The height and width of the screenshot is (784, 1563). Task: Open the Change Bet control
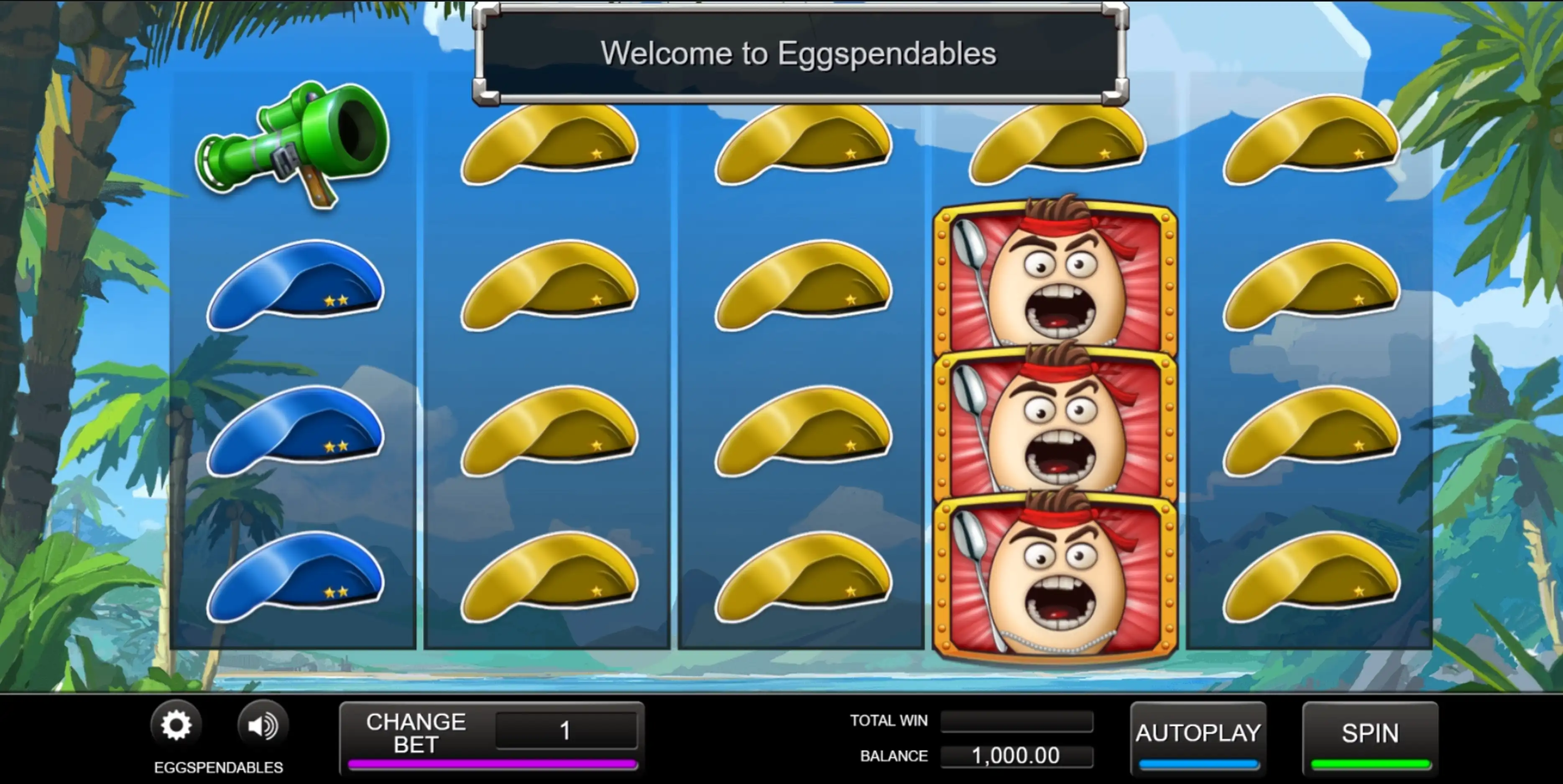click(x=416, y=733)
